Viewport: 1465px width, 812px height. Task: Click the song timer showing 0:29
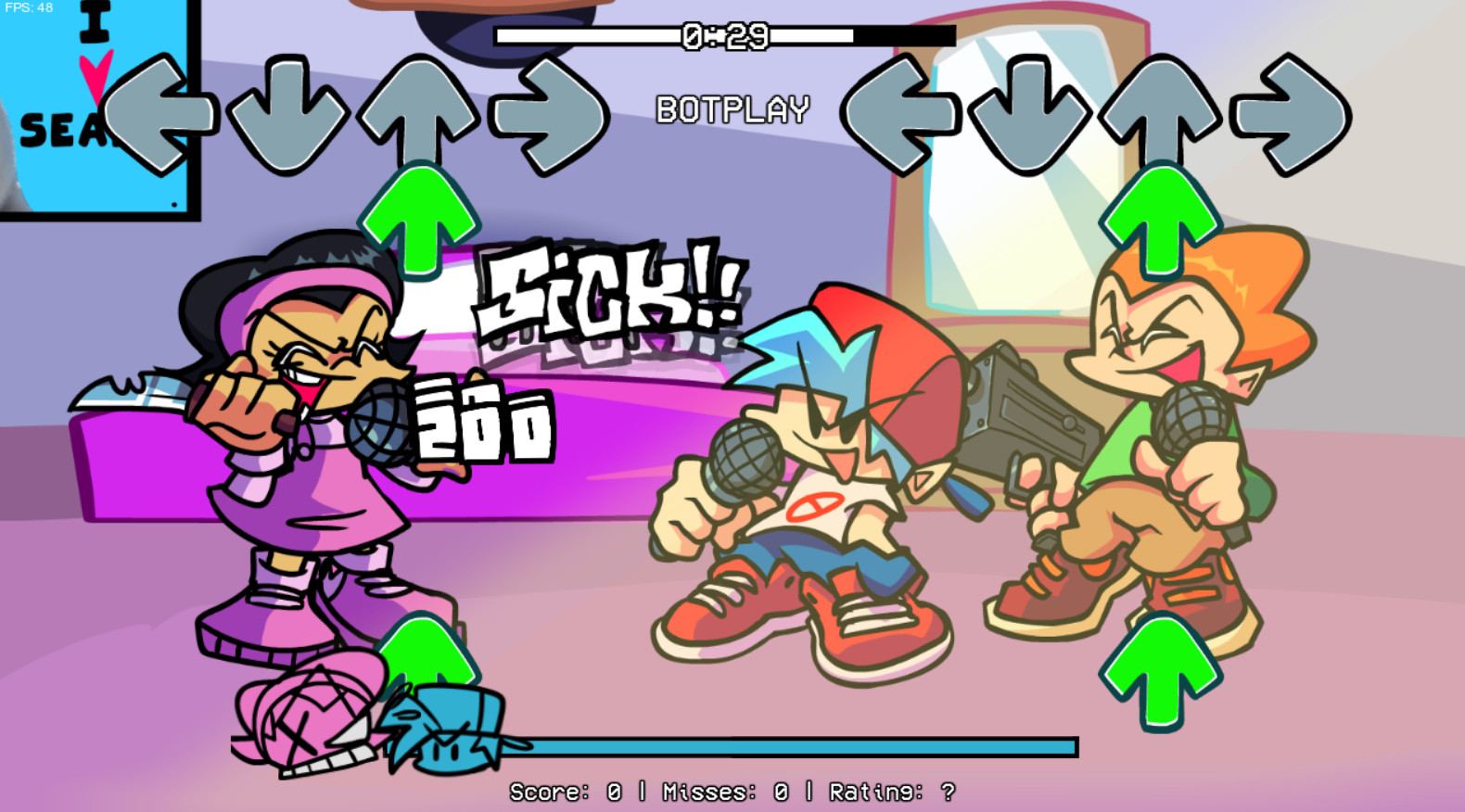(x=726, y=35)
